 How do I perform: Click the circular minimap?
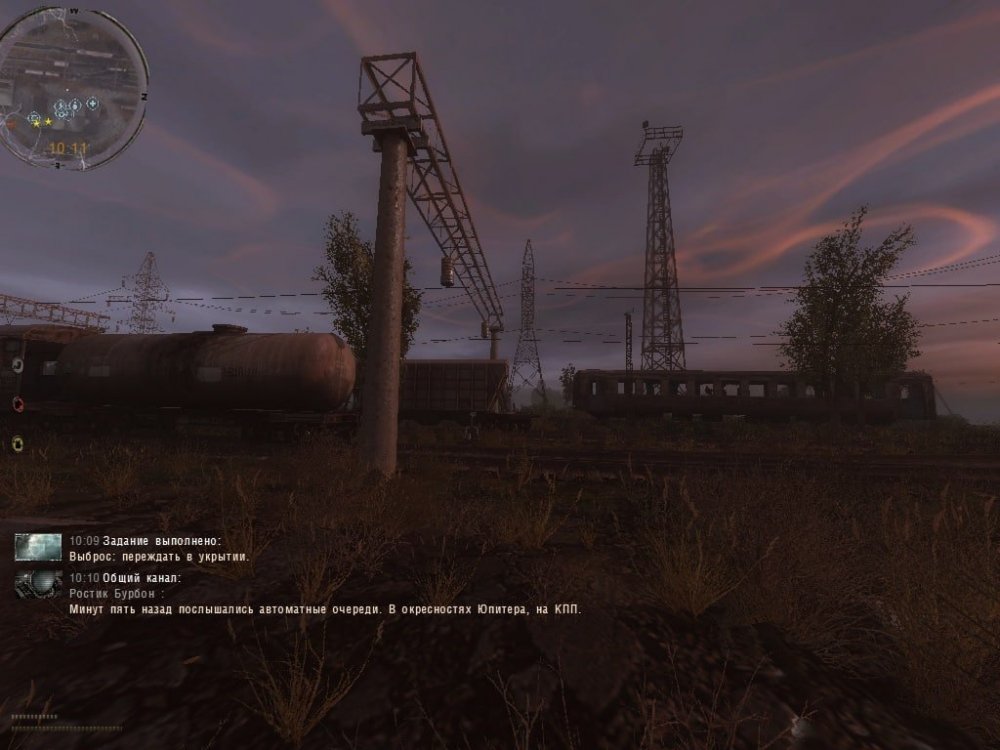[x=72, y=88]
